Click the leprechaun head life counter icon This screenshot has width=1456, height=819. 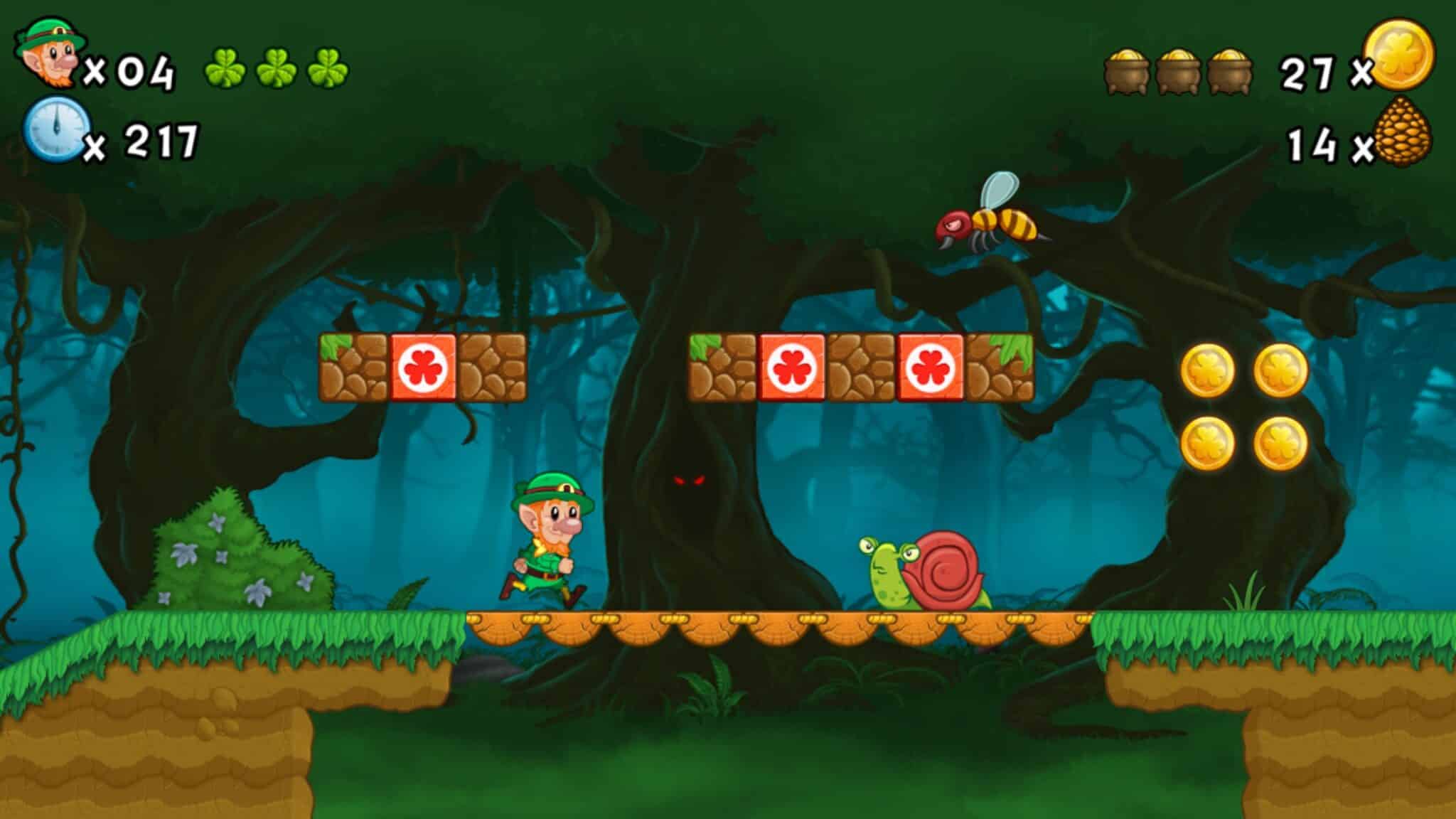50,53
